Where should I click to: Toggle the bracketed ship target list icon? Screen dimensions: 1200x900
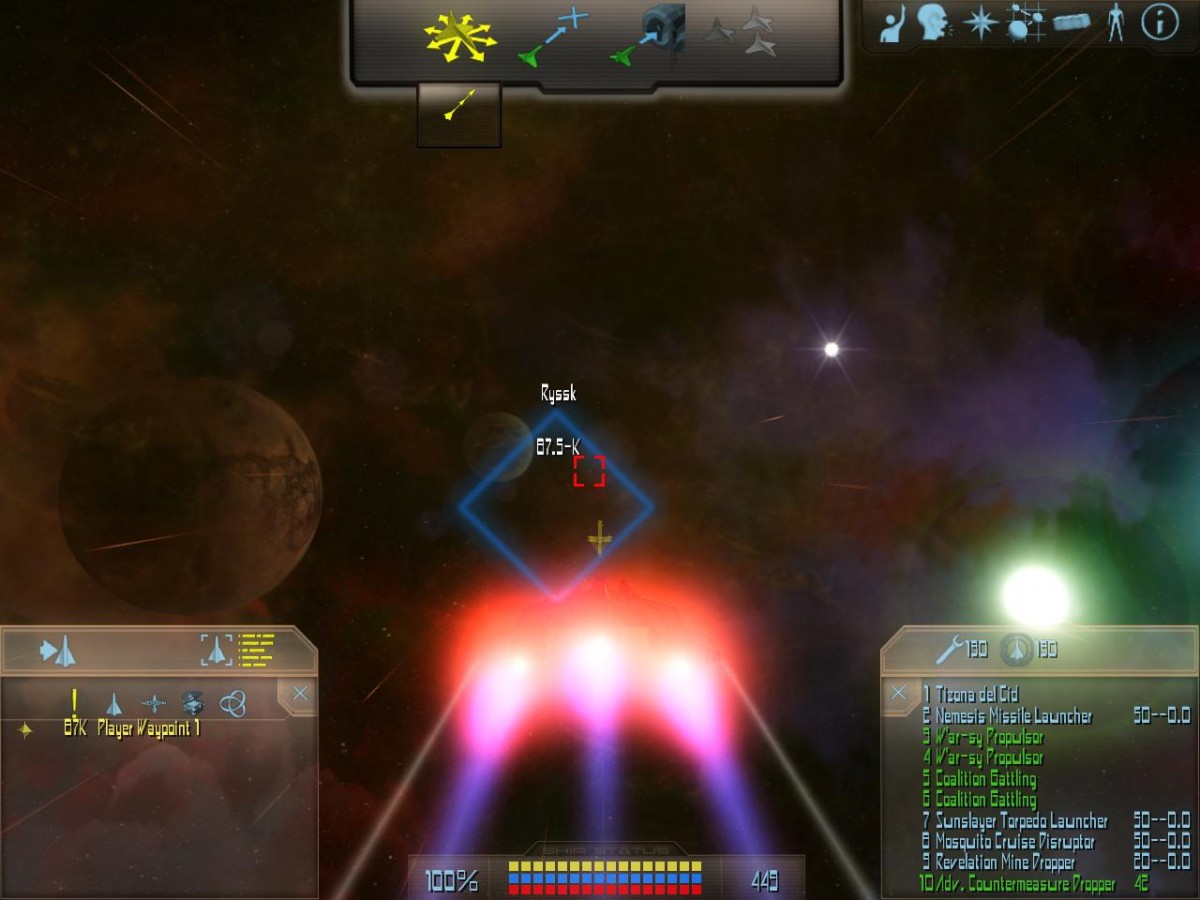point(236,650)
